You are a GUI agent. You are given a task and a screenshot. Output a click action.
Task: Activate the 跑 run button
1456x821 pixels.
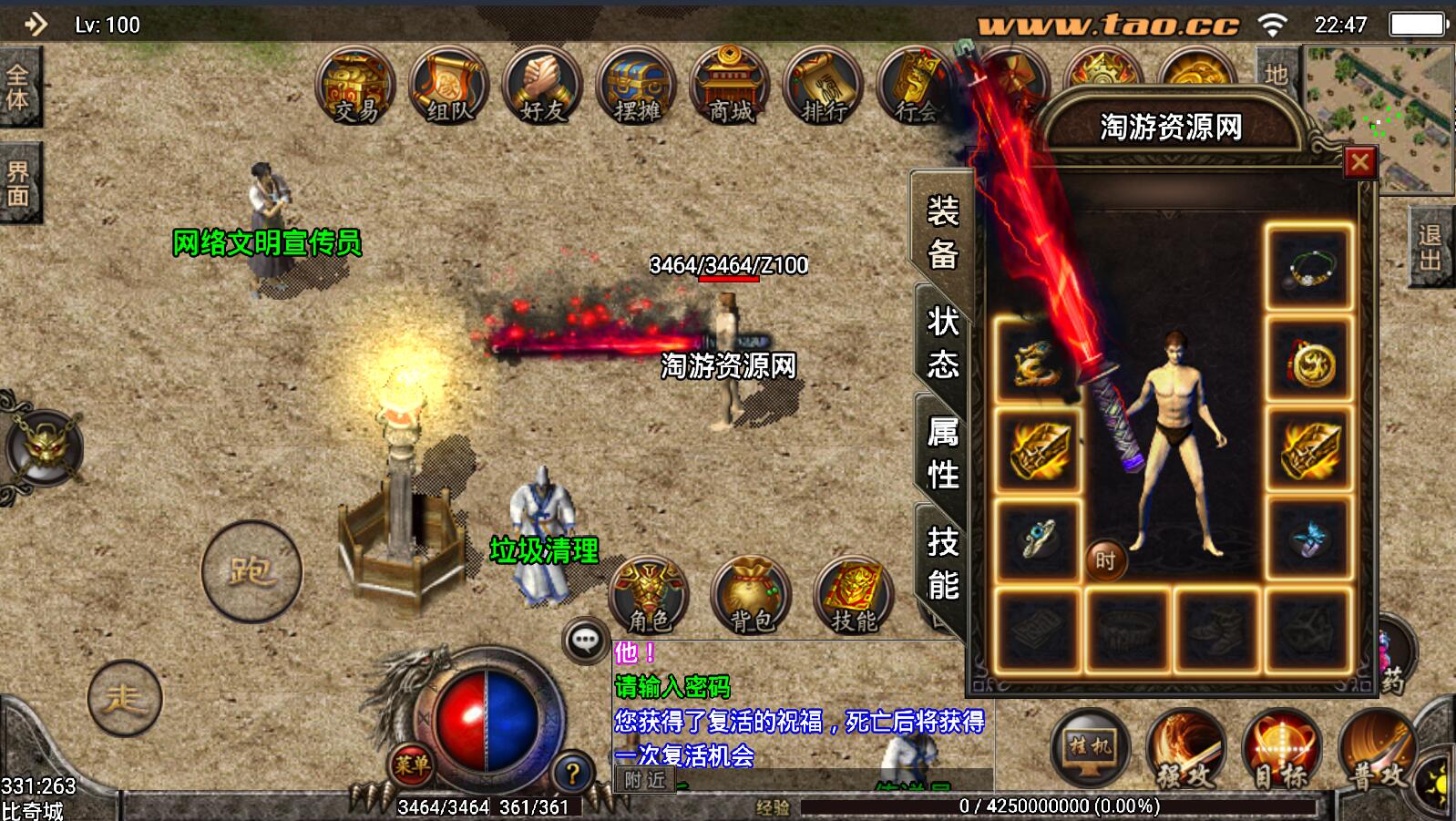click(251, 571)
